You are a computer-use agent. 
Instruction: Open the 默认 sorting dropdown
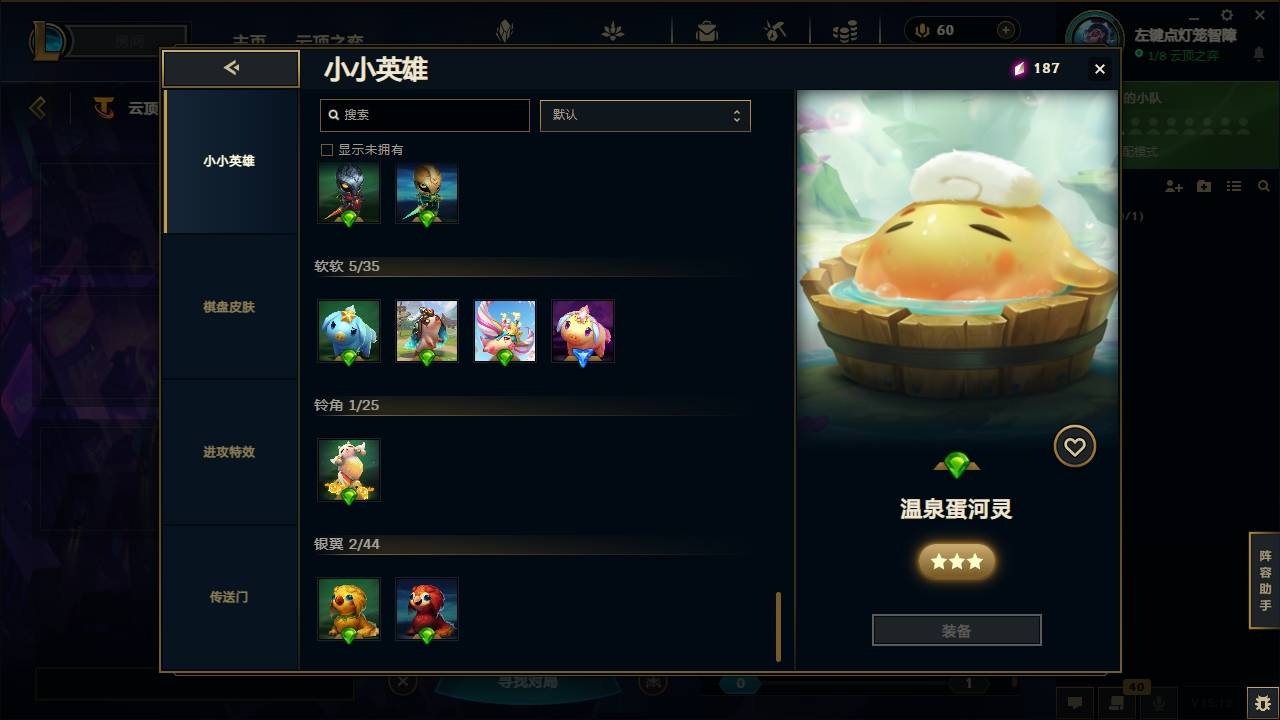pyautogui.click(x=645, y=115)
